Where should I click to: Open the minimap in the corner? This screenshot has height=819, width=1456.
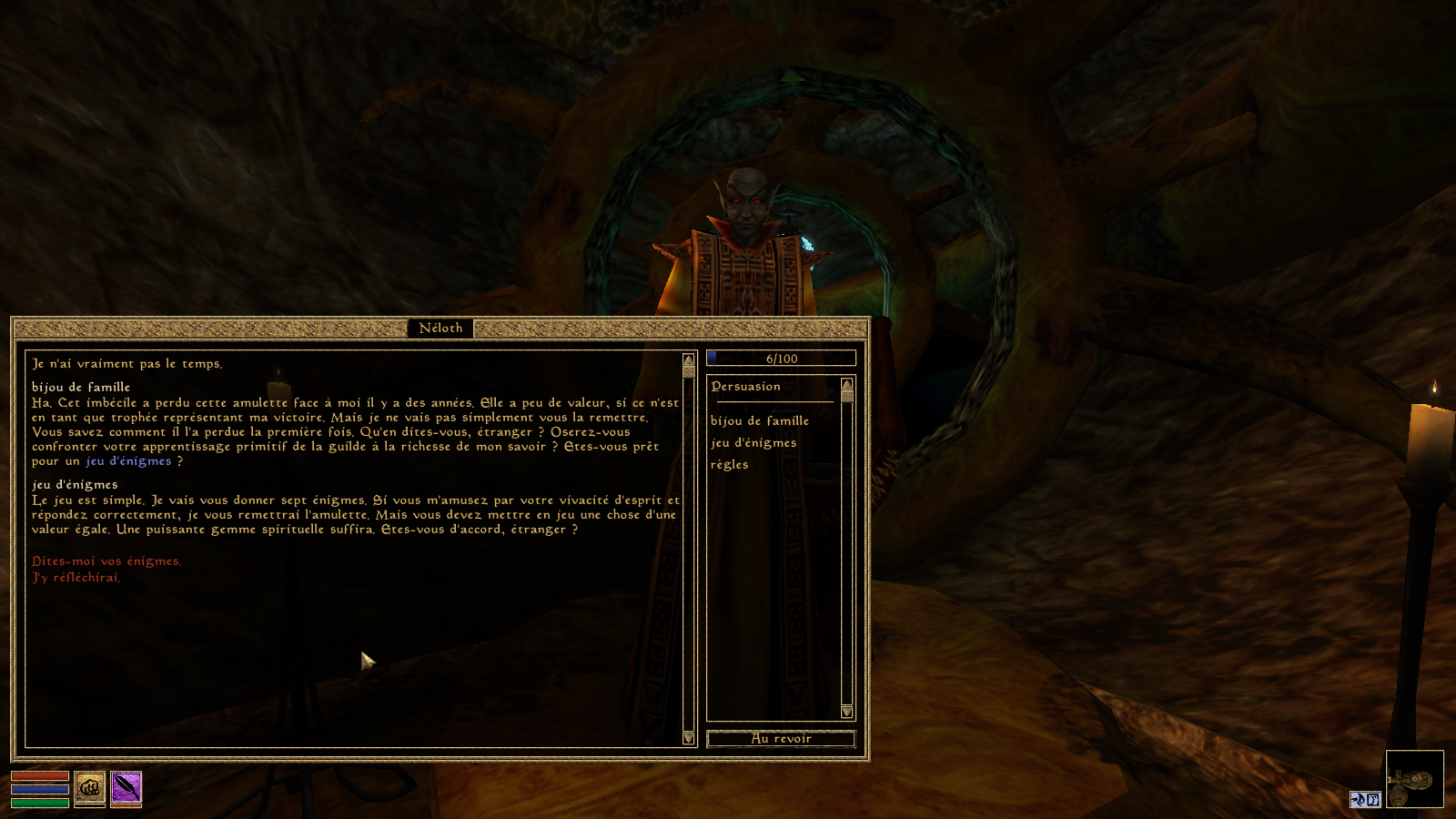1414,779
